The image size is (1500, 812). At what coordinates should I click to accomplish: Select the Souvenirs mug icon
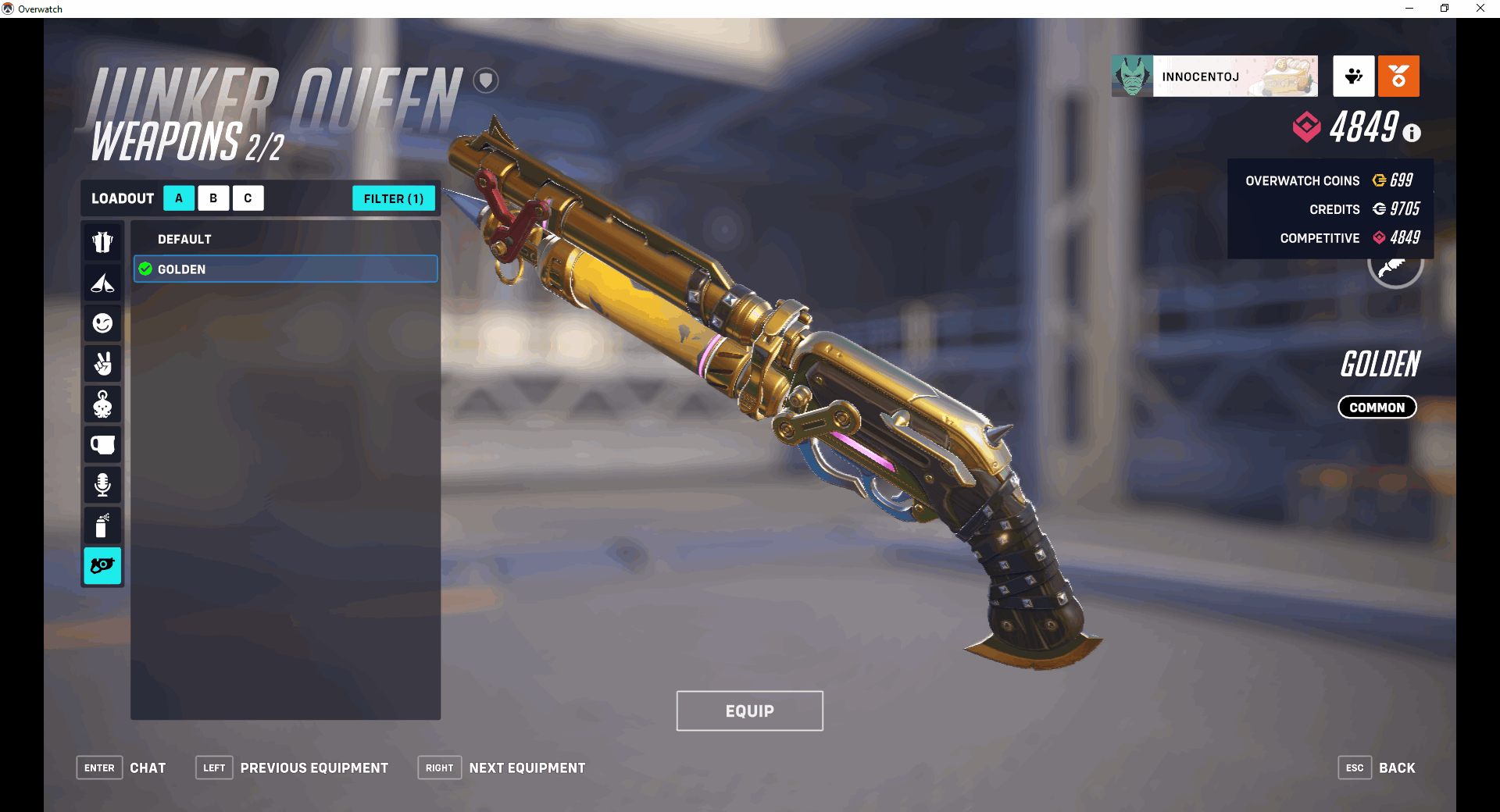(x=102, y=445)
